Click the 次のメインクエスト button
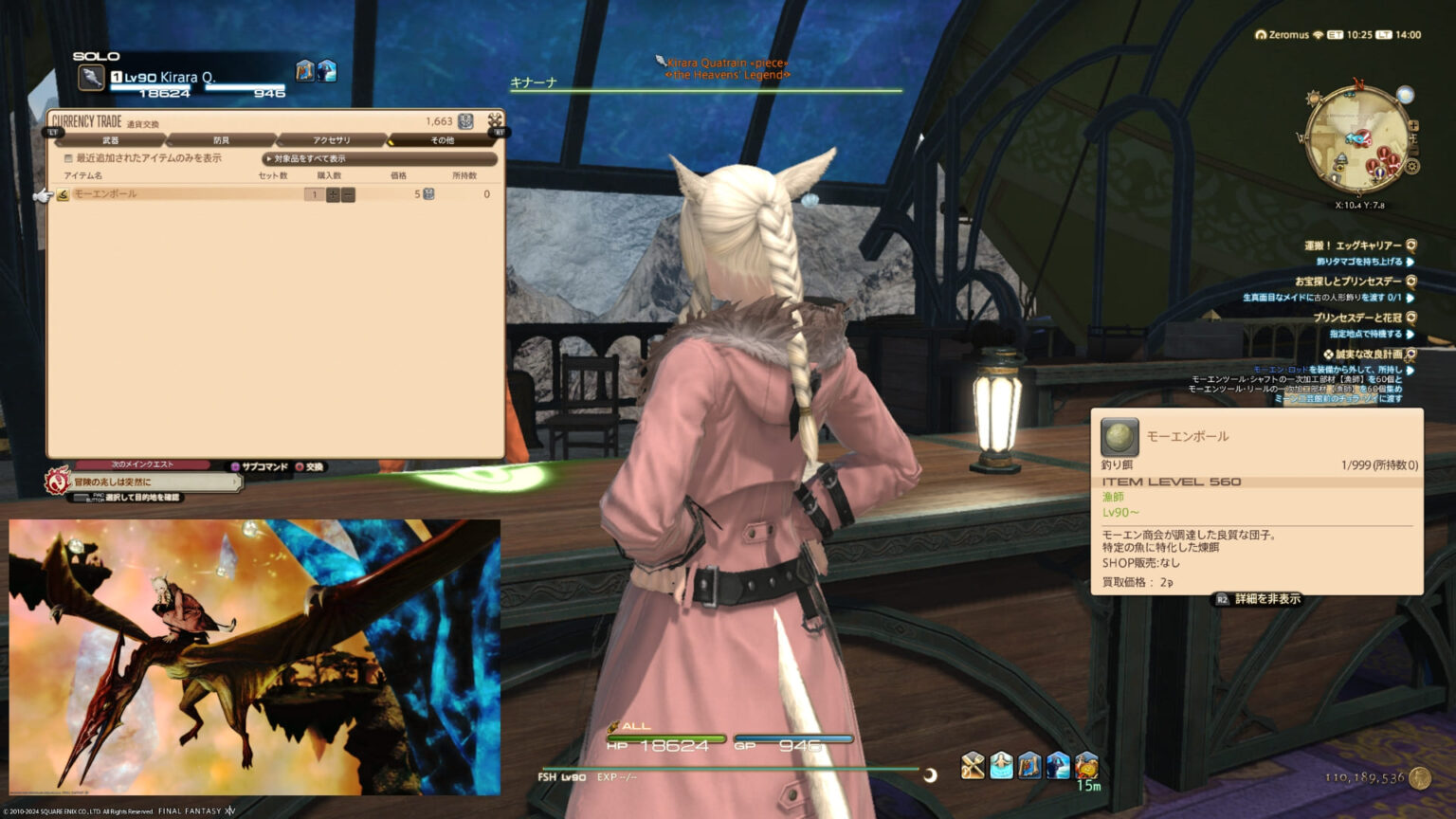1456x819 pixels. (x=142, y=464)
